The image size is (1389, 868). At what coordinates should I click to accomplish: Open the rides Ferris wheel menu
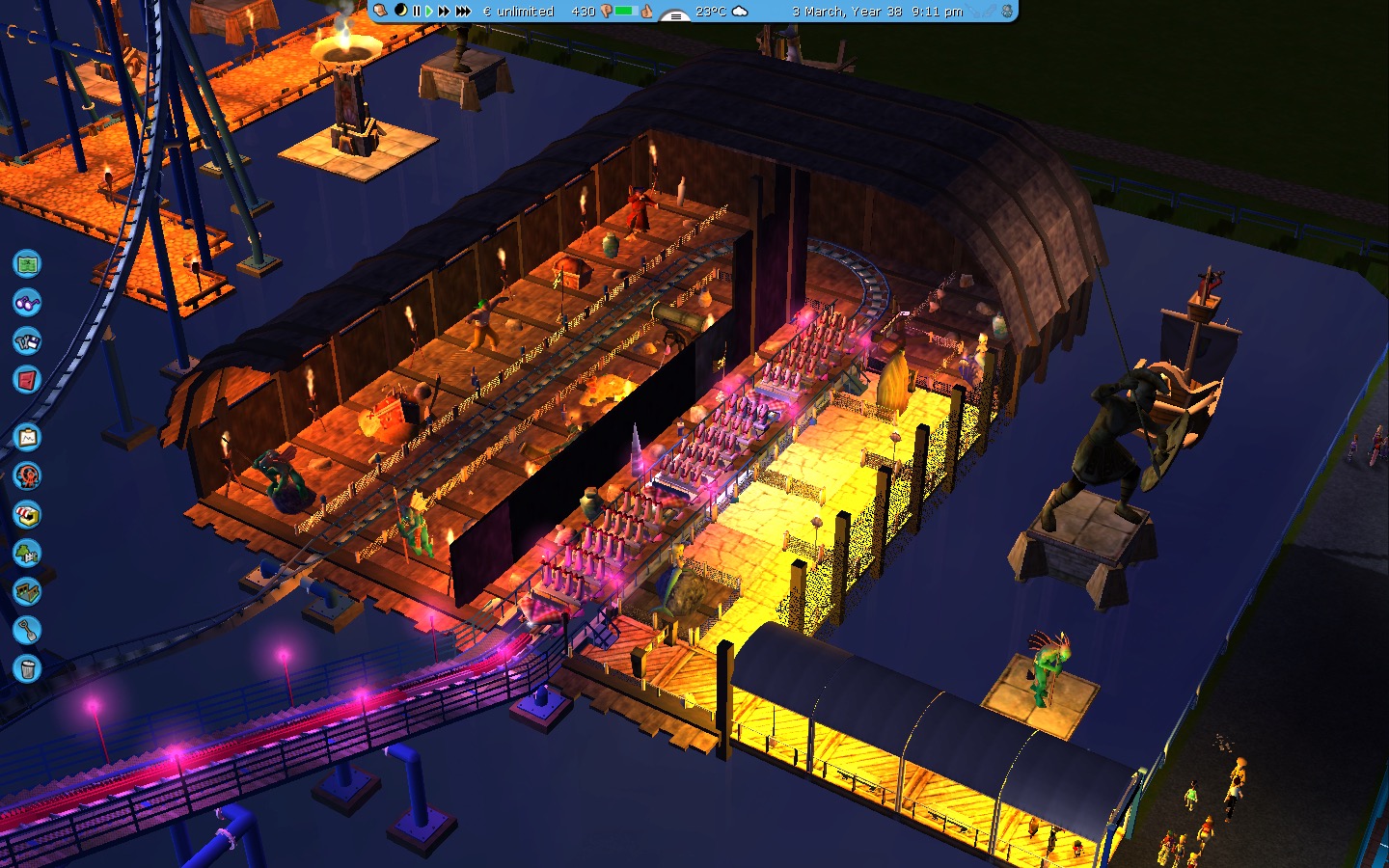tap(27, 476)
